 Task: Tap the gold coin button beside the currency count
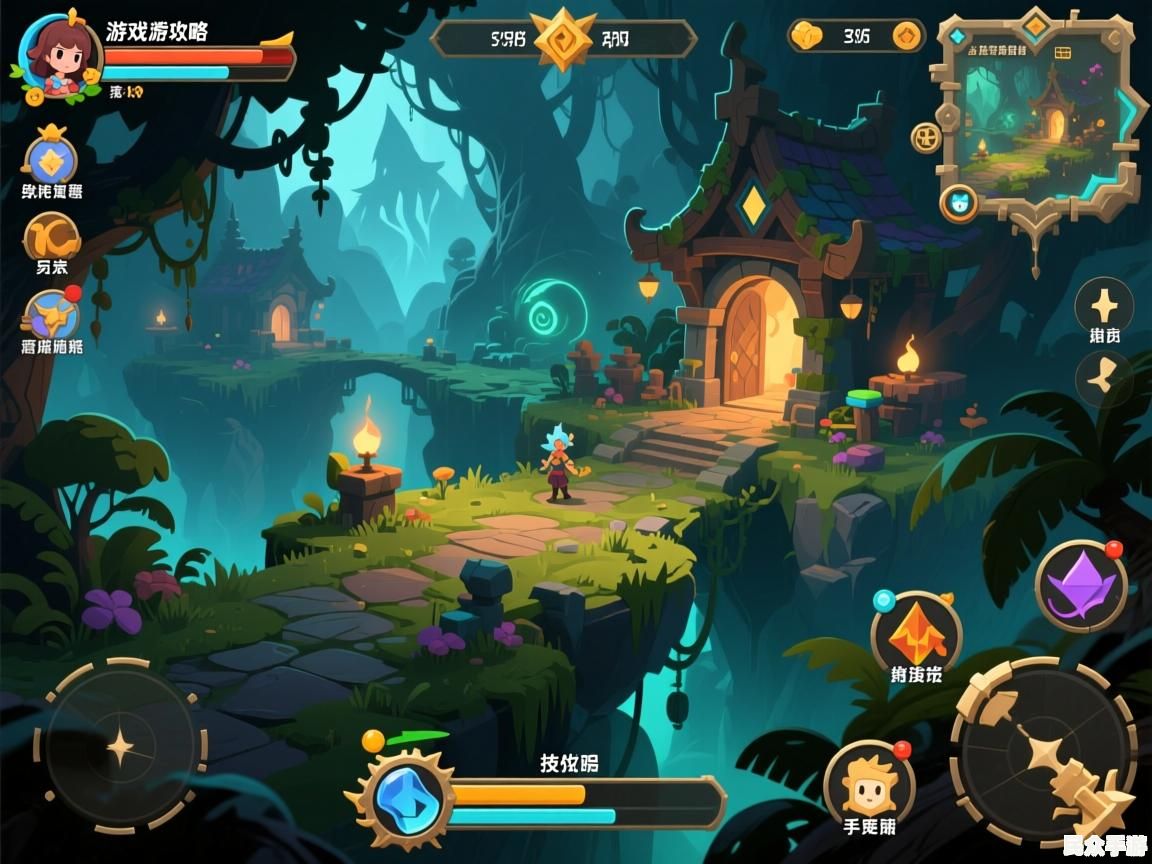906,37
